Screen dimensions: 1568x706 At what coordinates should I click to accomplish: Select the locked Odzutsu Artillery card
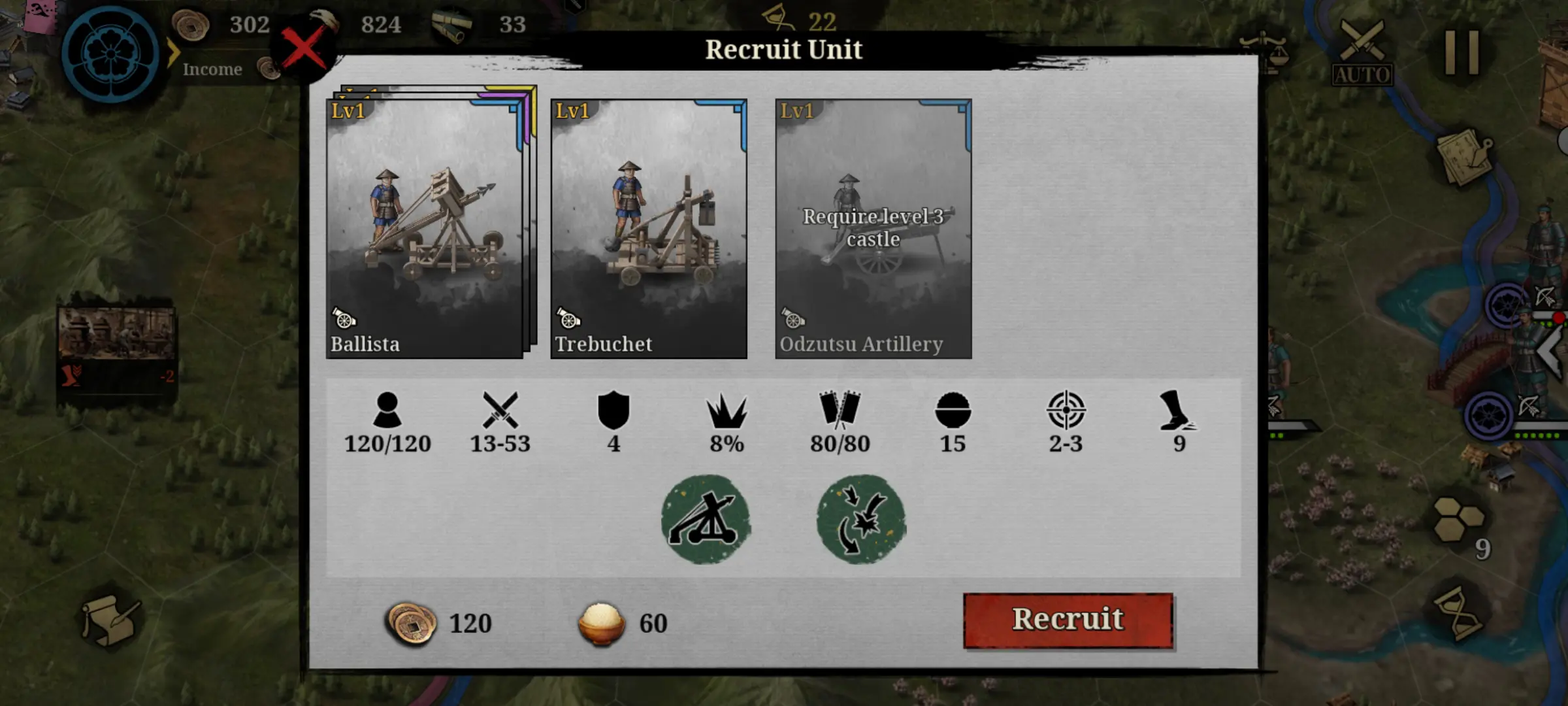point(874,229)
